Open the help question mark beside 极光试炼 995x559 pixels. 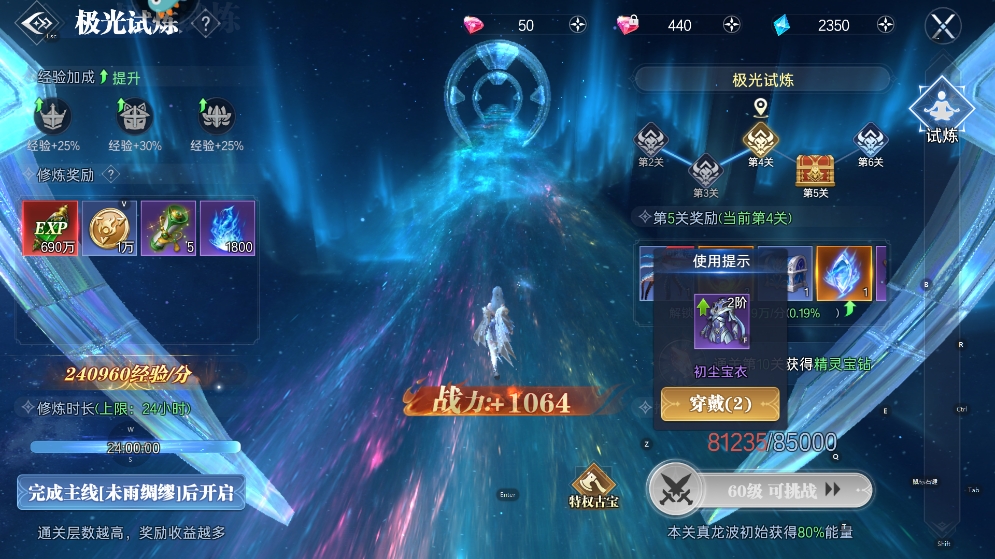tap(205, 24)
